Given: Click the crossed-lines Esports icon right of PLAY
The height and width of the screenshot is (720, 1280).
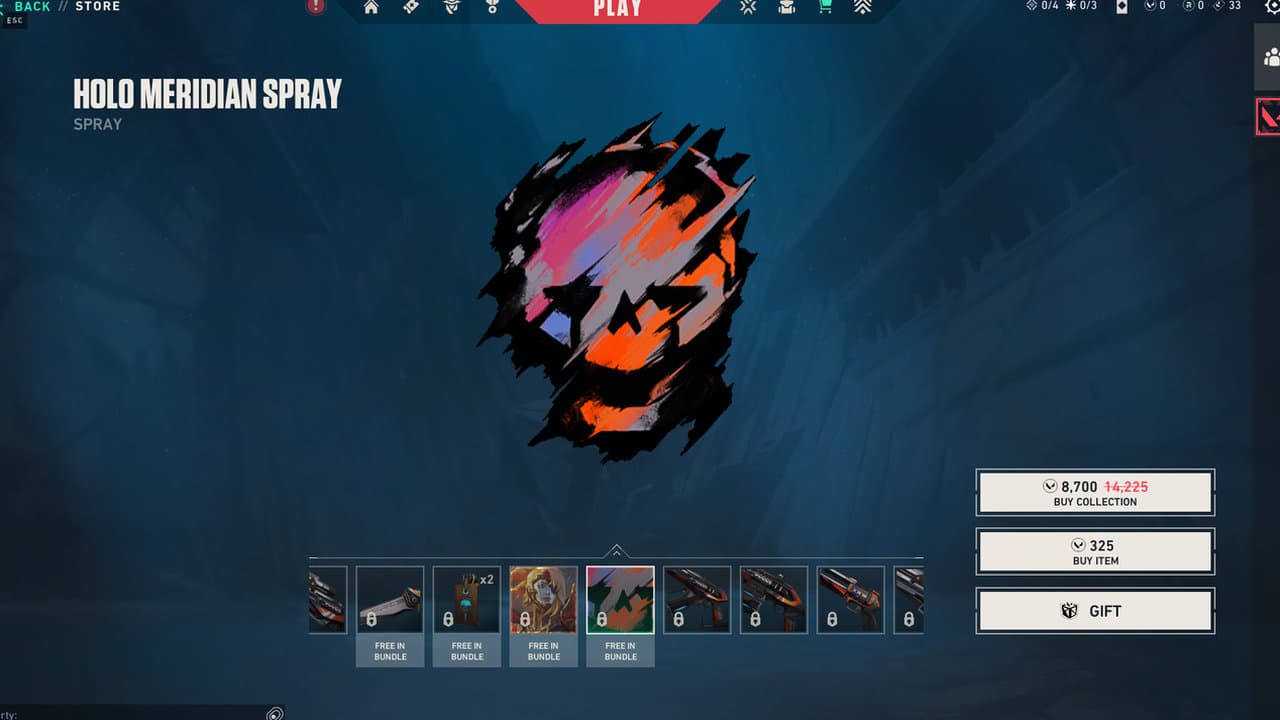Looking at the screenshot, I should [x=746, y=7].
